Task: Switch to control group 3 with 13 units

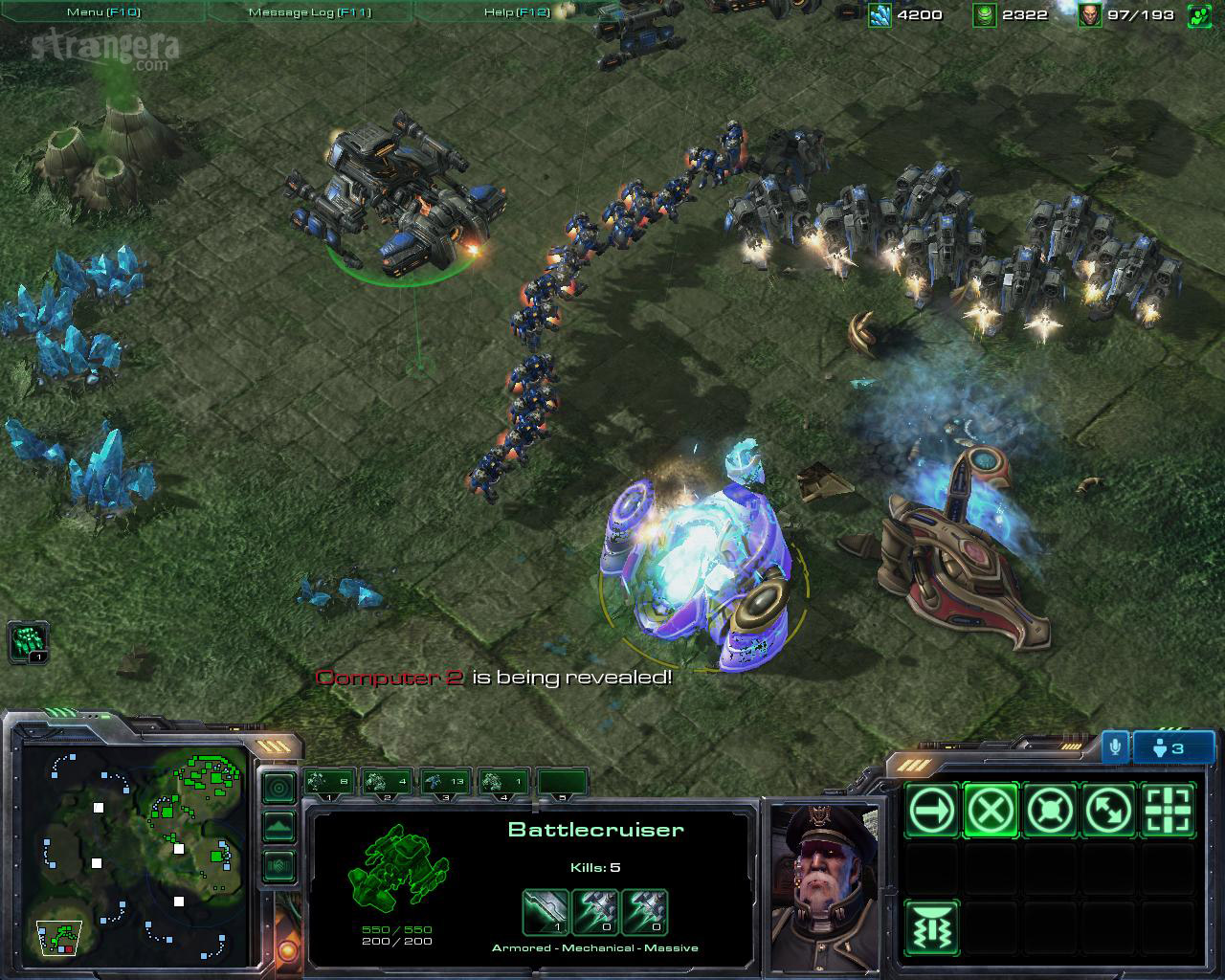Action: [445, 782]
